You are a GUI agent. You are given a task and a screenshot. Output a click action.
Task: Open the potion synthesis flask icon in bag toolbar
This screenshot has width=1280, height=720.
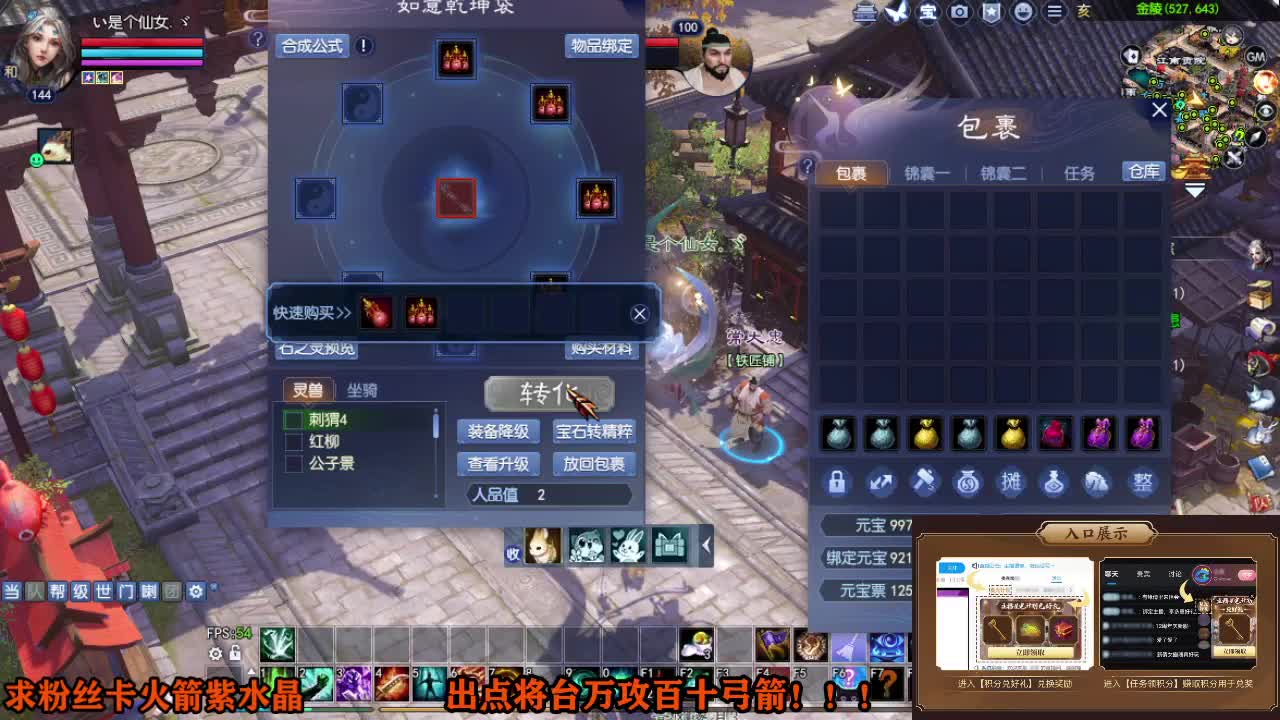pyautogui.click(x=1055, y=482)
